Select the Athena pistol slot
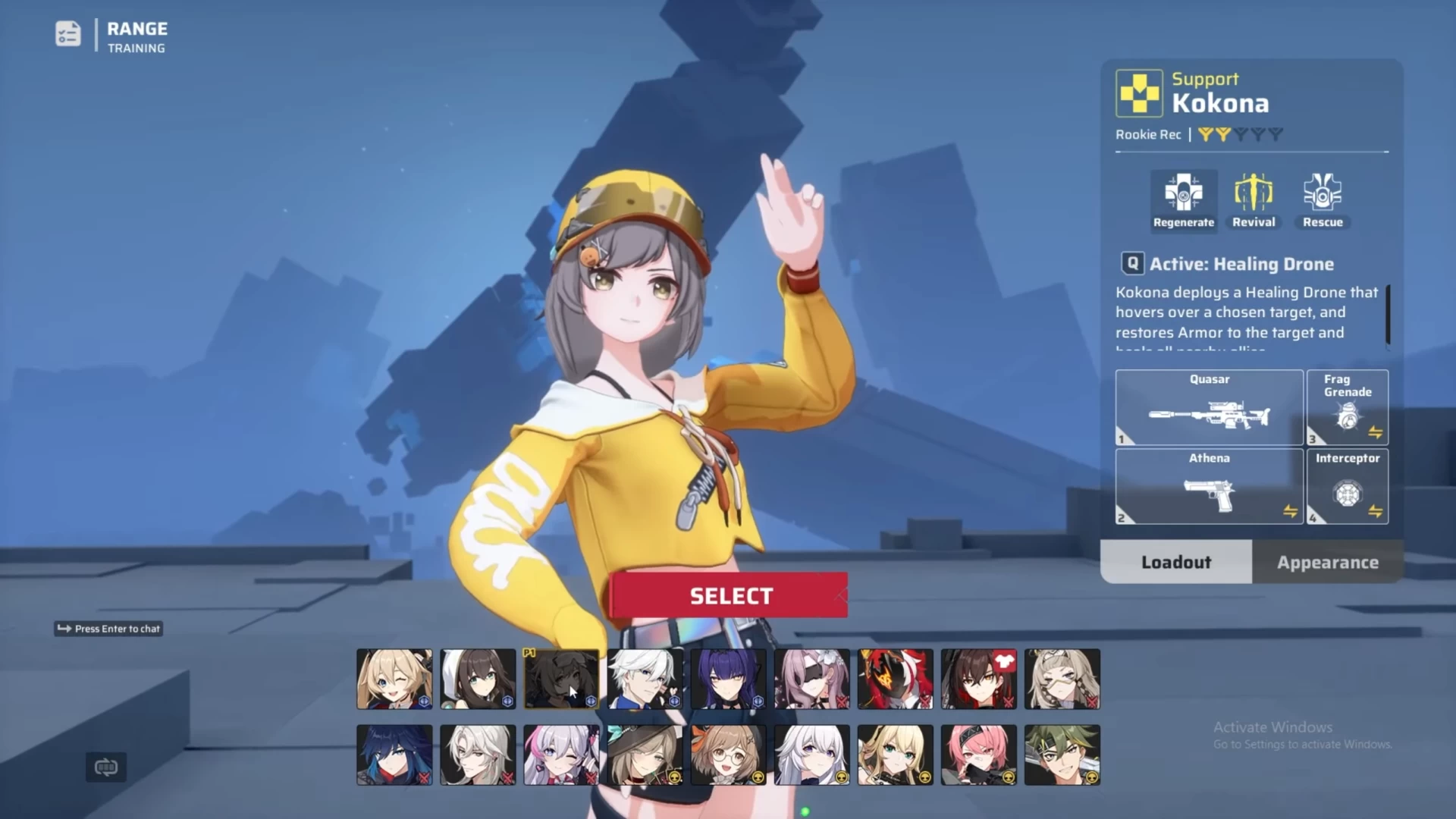Screen dimensions: 1456x819 pyautogui.click(x=1209, y=486)
